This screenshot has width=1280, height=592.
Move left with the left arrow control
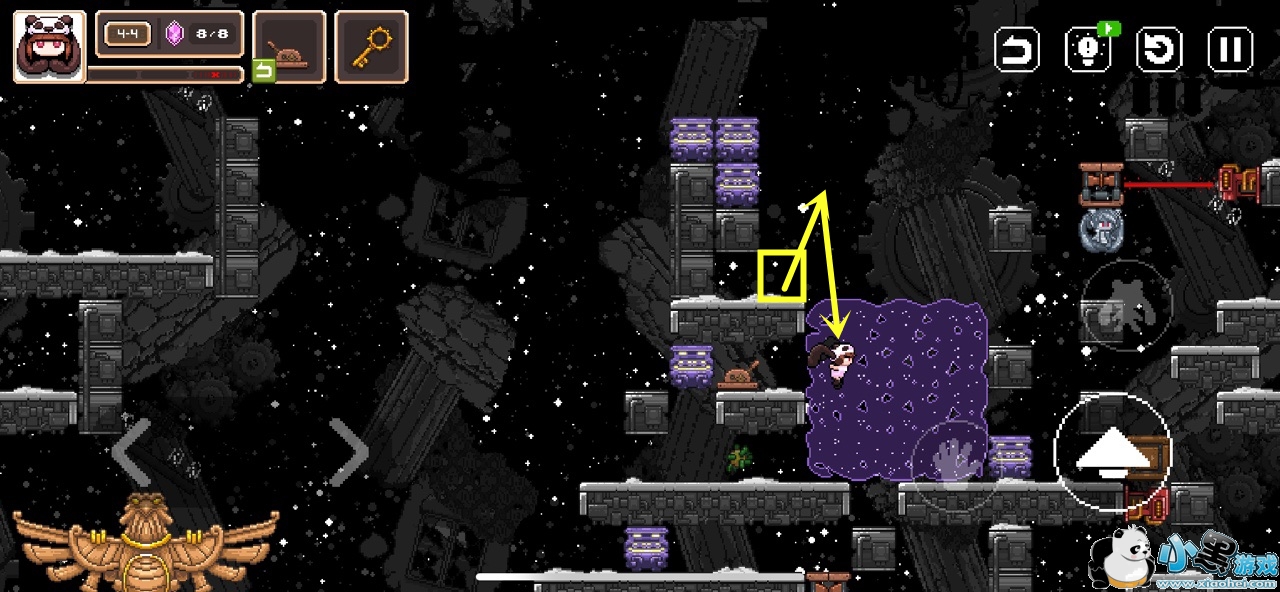pyautogui.click(x=131, y=452)
